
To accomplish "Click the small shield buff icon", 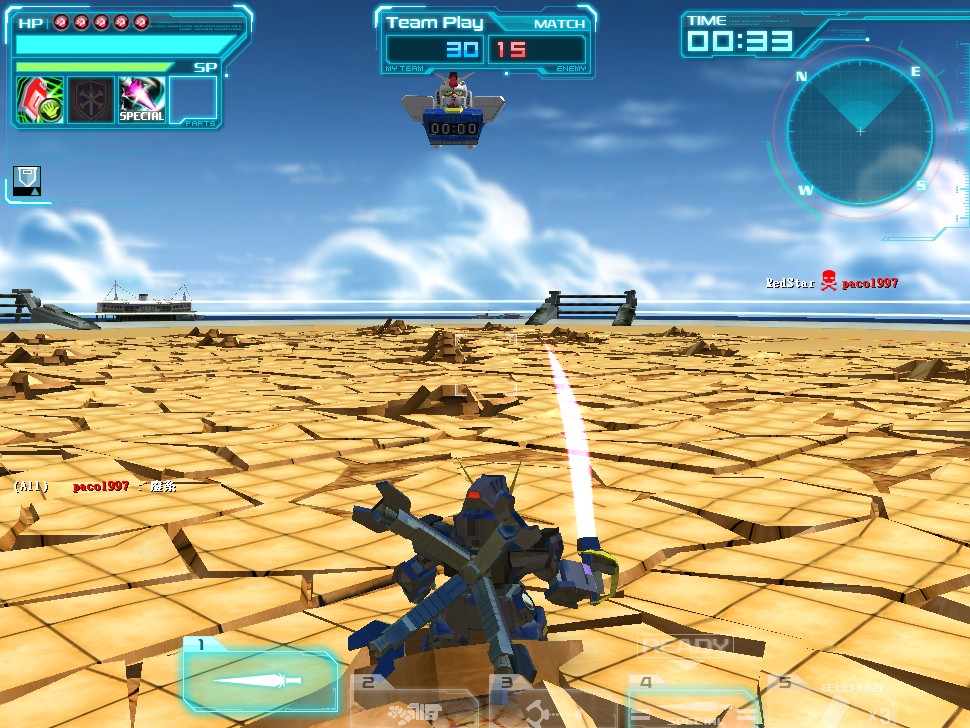I will (x=27, y=180).
